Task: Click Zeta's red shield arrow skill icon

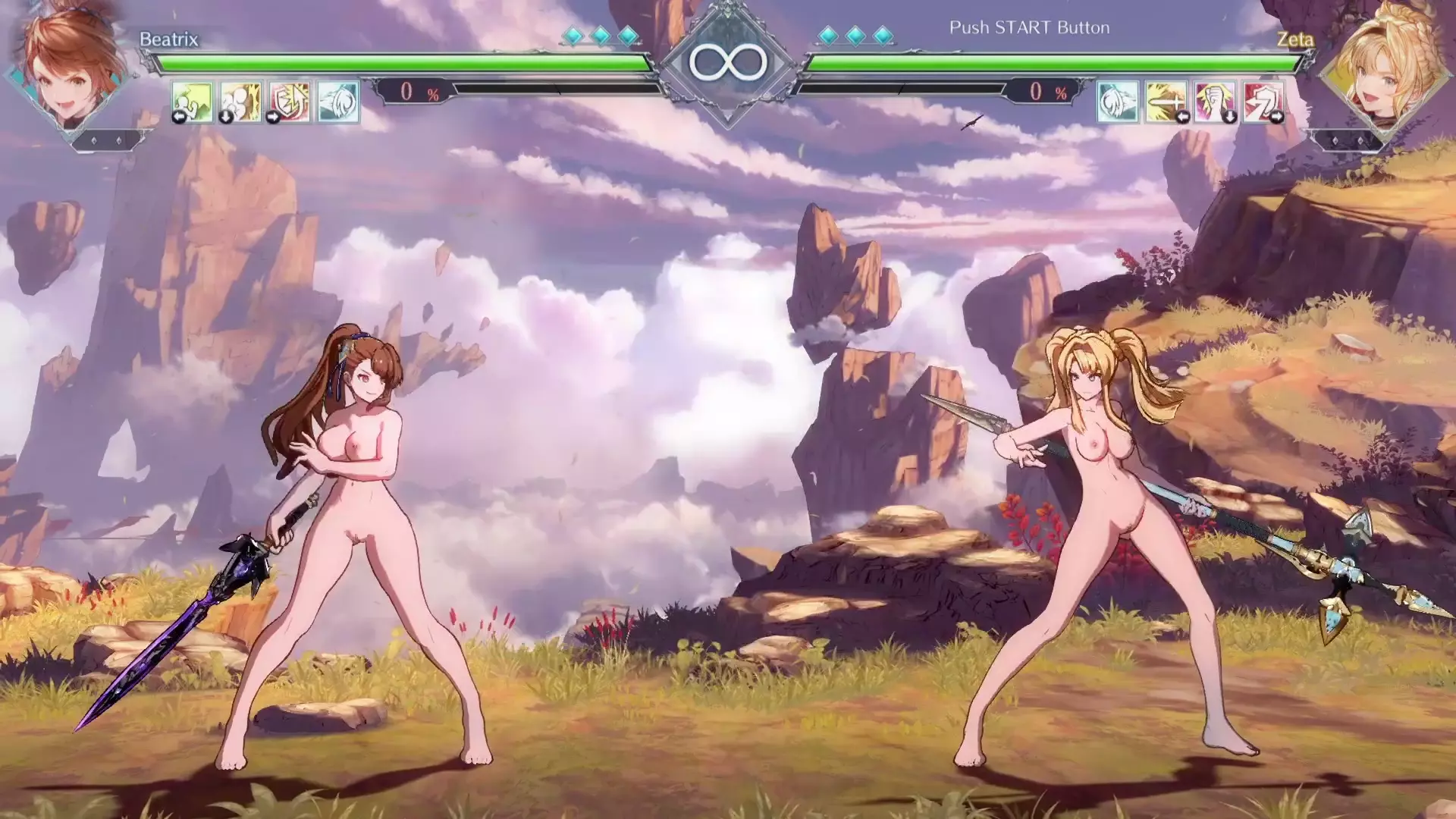Action: click(x=1263, y=101)
